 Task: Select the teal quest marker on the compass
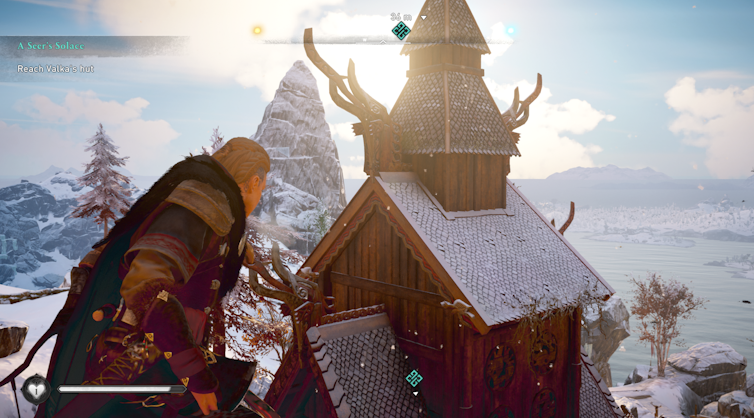coord(401,31)
